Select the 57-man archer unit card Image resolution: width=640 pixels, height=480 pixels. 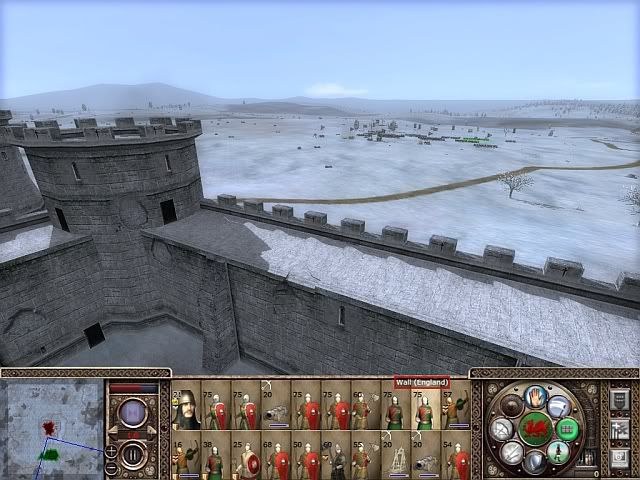click(456, 410)
